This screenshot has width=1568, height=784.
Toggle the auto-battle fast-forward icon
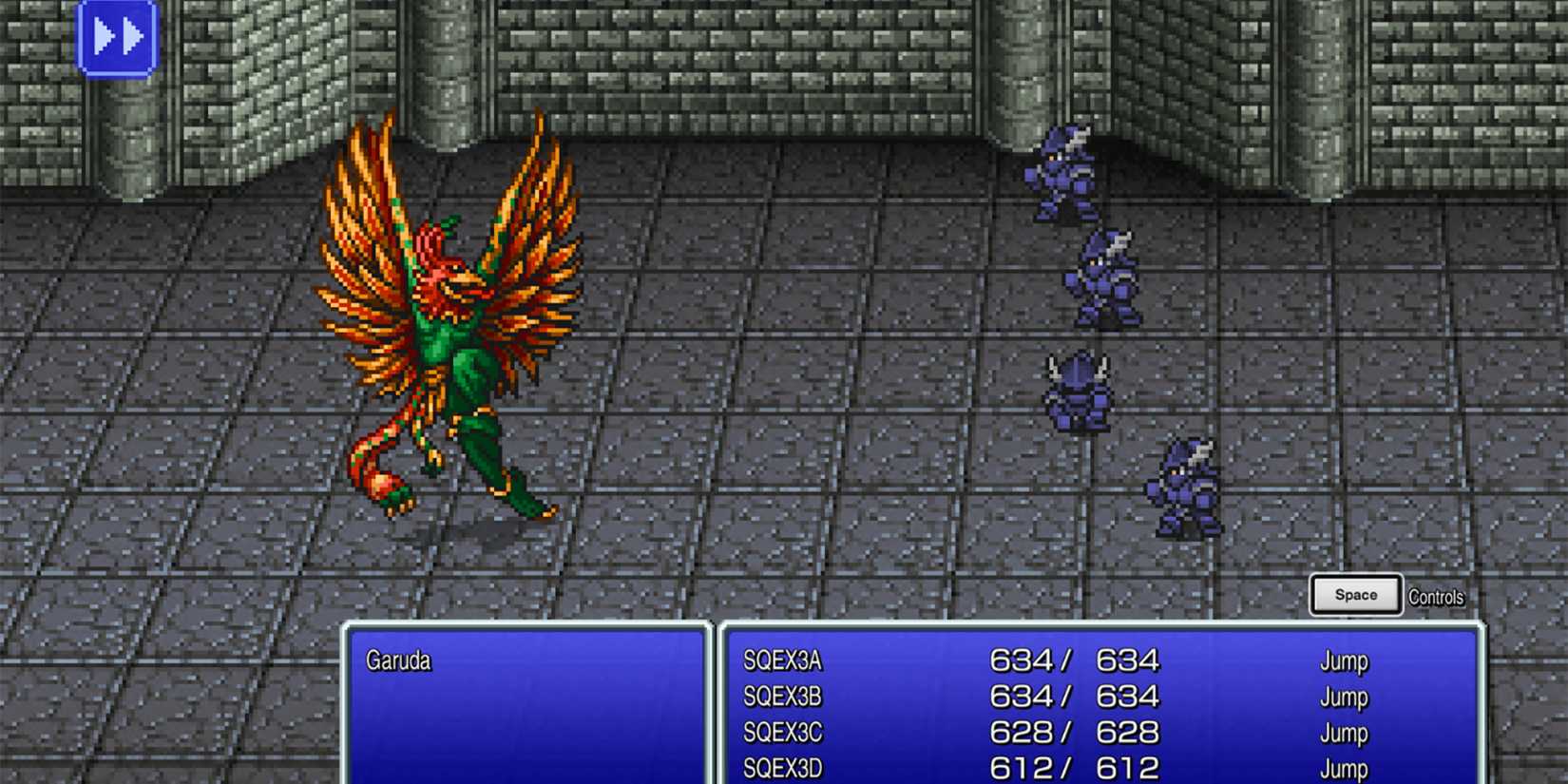coord(119,38)
